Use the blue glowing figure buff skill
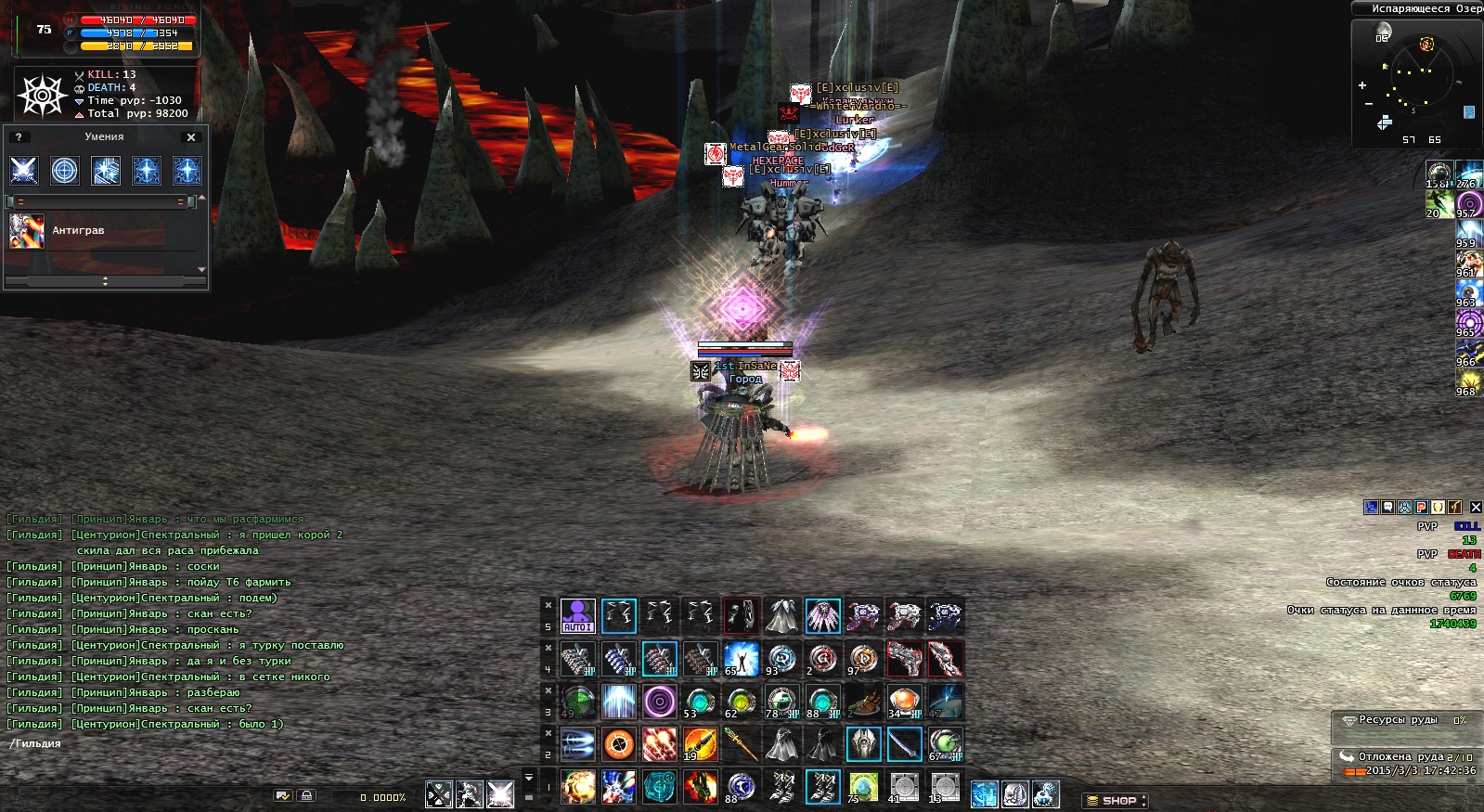Image resolution: width=1484 pixels, height=812 pixels. tap(741, 659)
